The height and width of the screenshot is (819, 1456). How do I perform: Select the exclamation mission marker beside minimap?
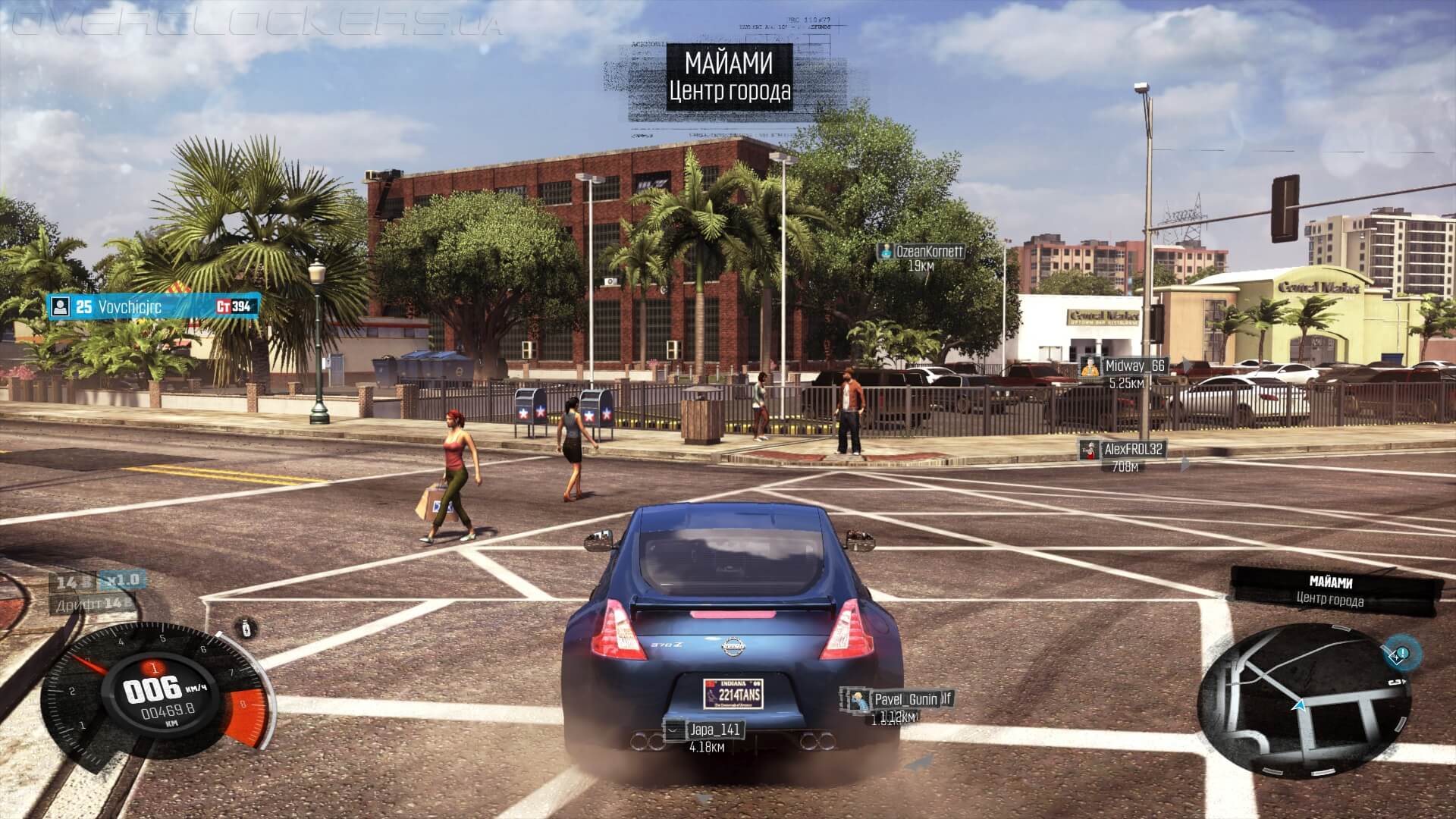pos(1402,654)
